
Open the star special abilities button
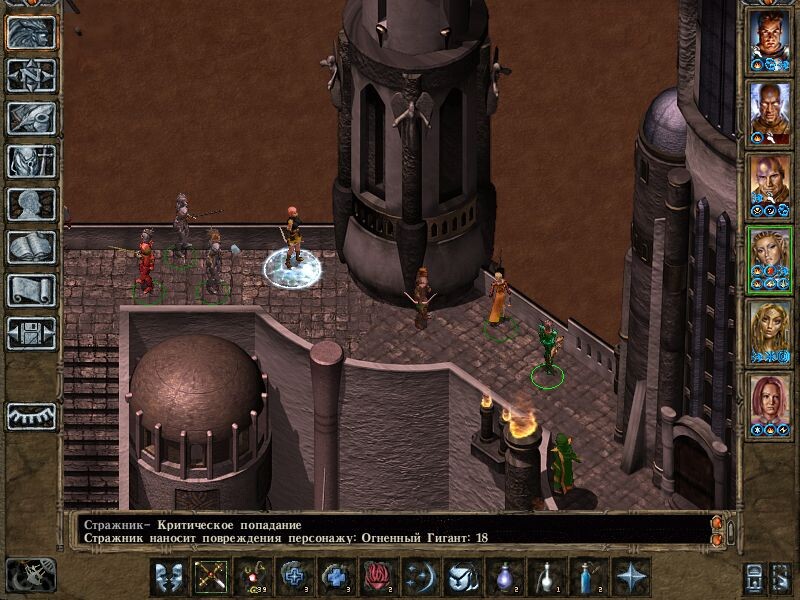(631, 577)
